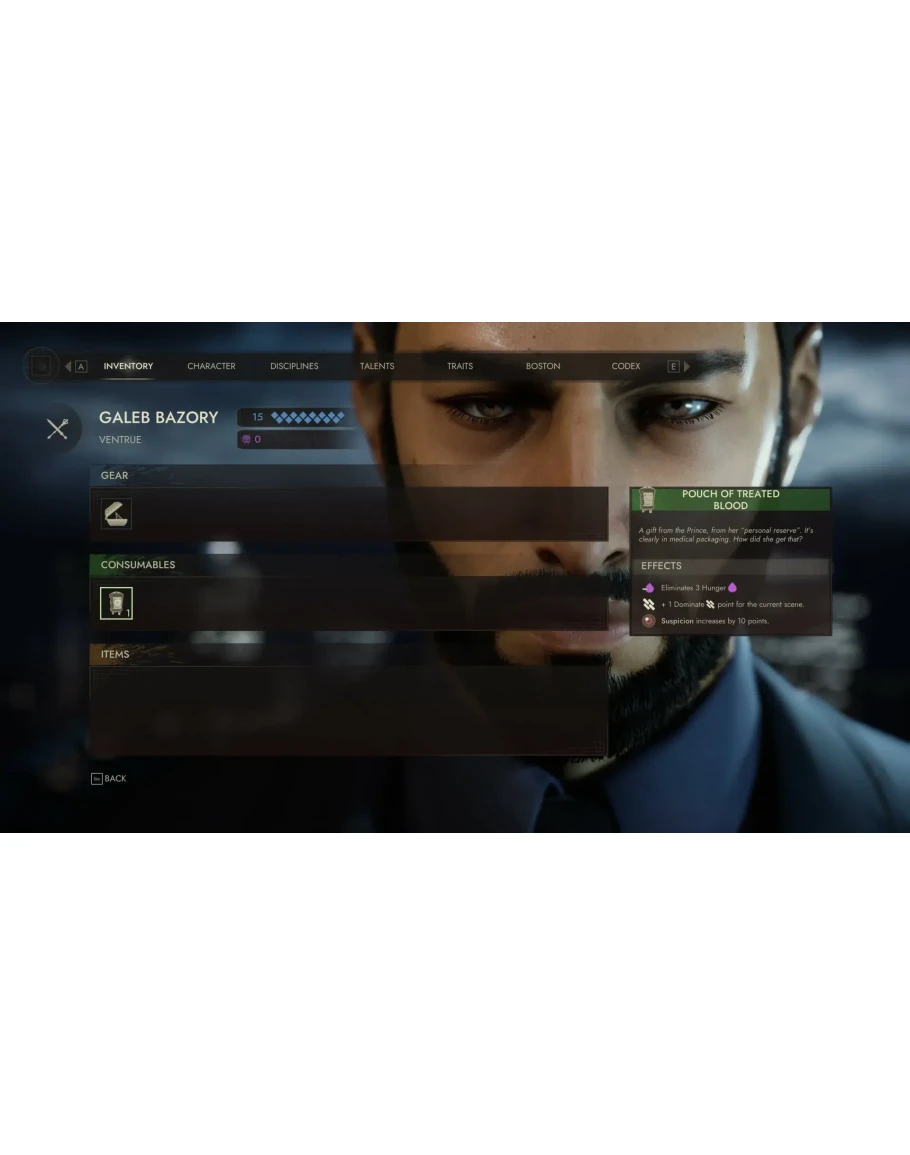Viewport: 910px width, 1155px height.
Task: Switch to the Disciplines tab
Action: pos(294,366)
